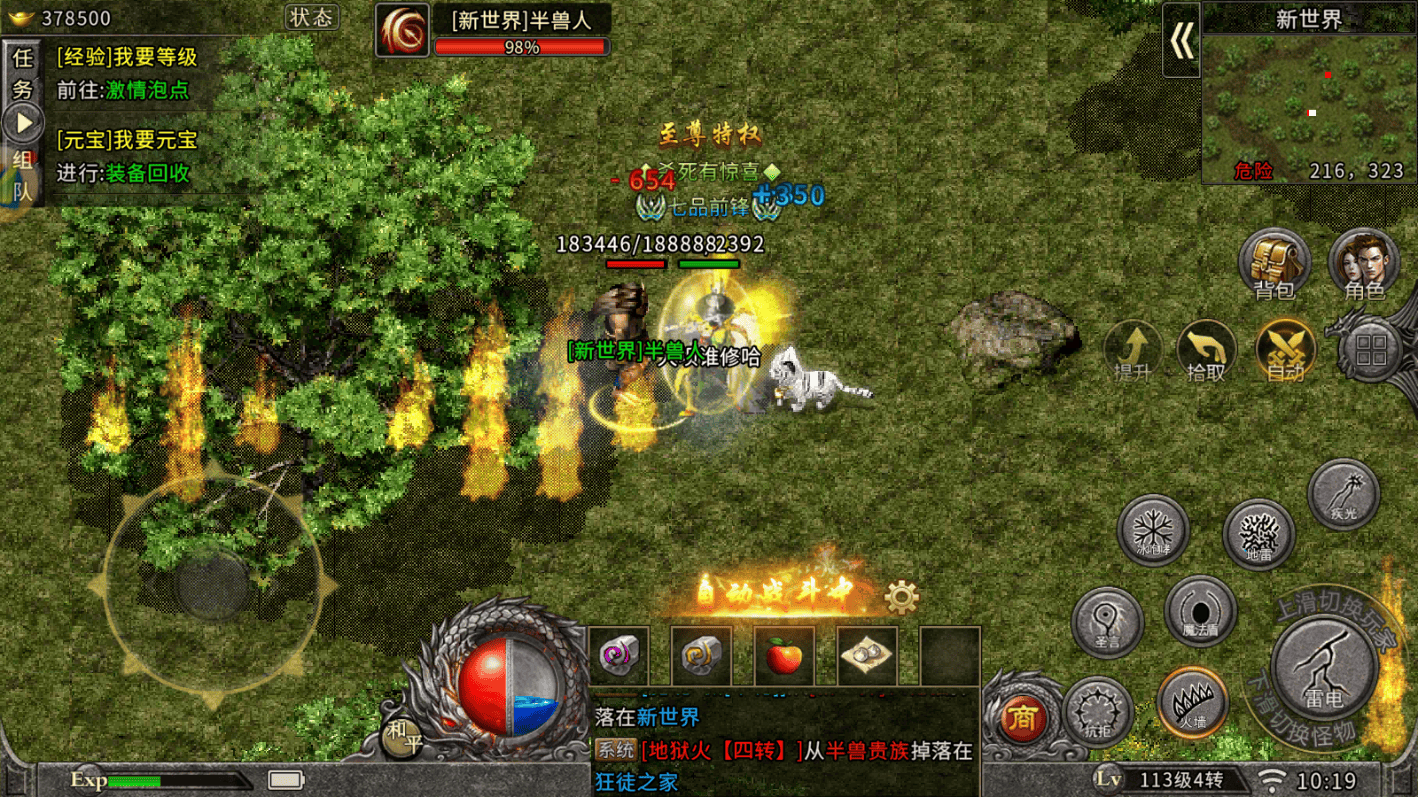Use the 疾光 skill
Viewport: 1418px width, 797px height.
coord(1343,495)
